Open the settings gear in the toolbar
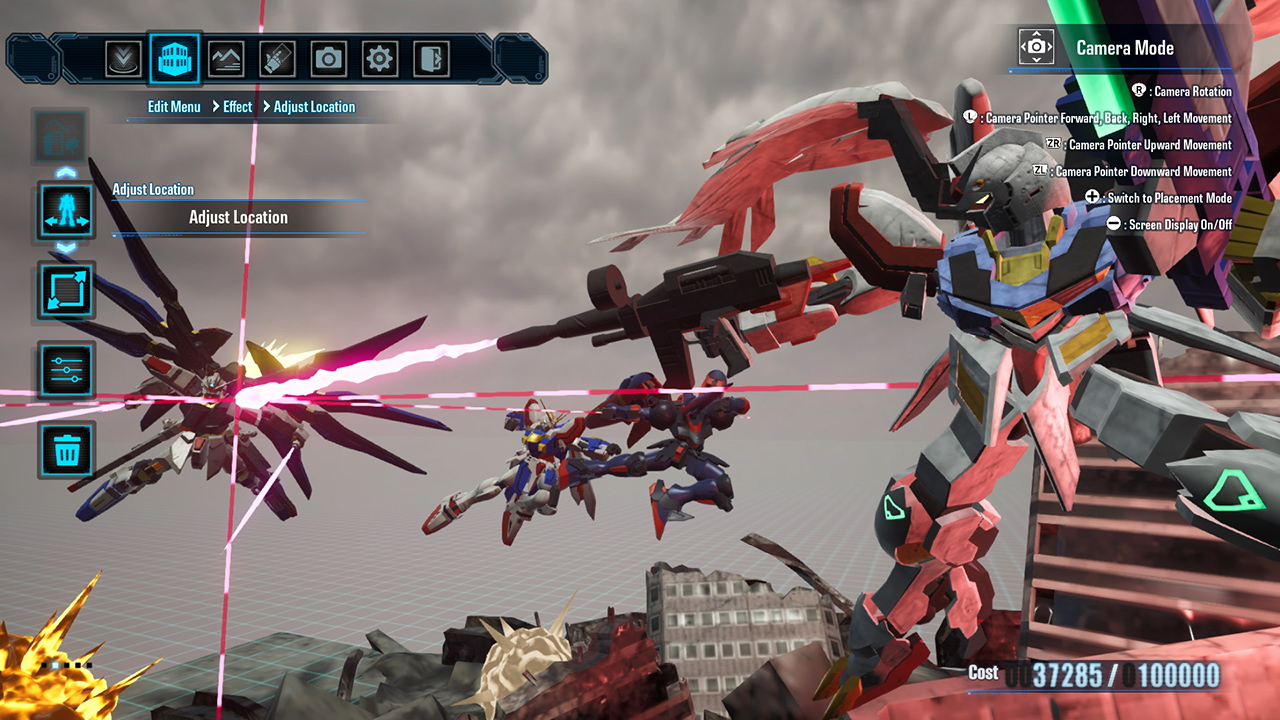 click(x=380, y=58)
